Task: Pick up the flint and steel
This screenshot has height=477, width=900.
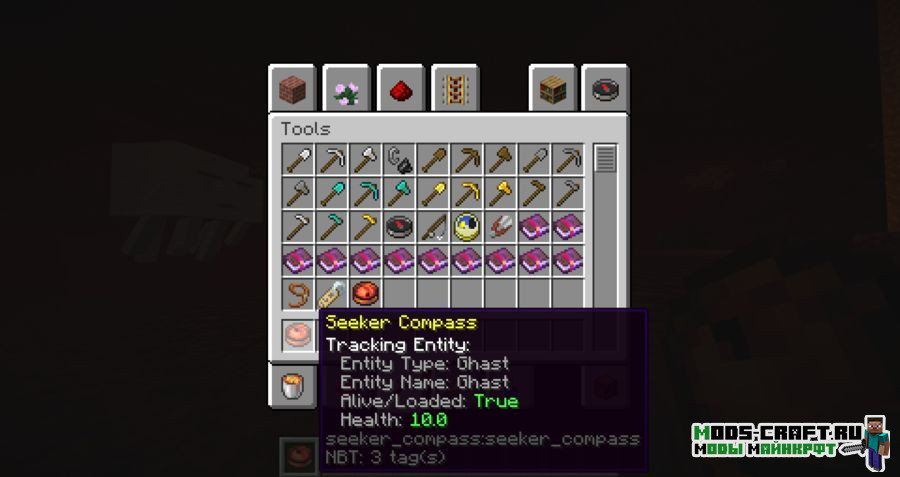Action: pos(399,158)
